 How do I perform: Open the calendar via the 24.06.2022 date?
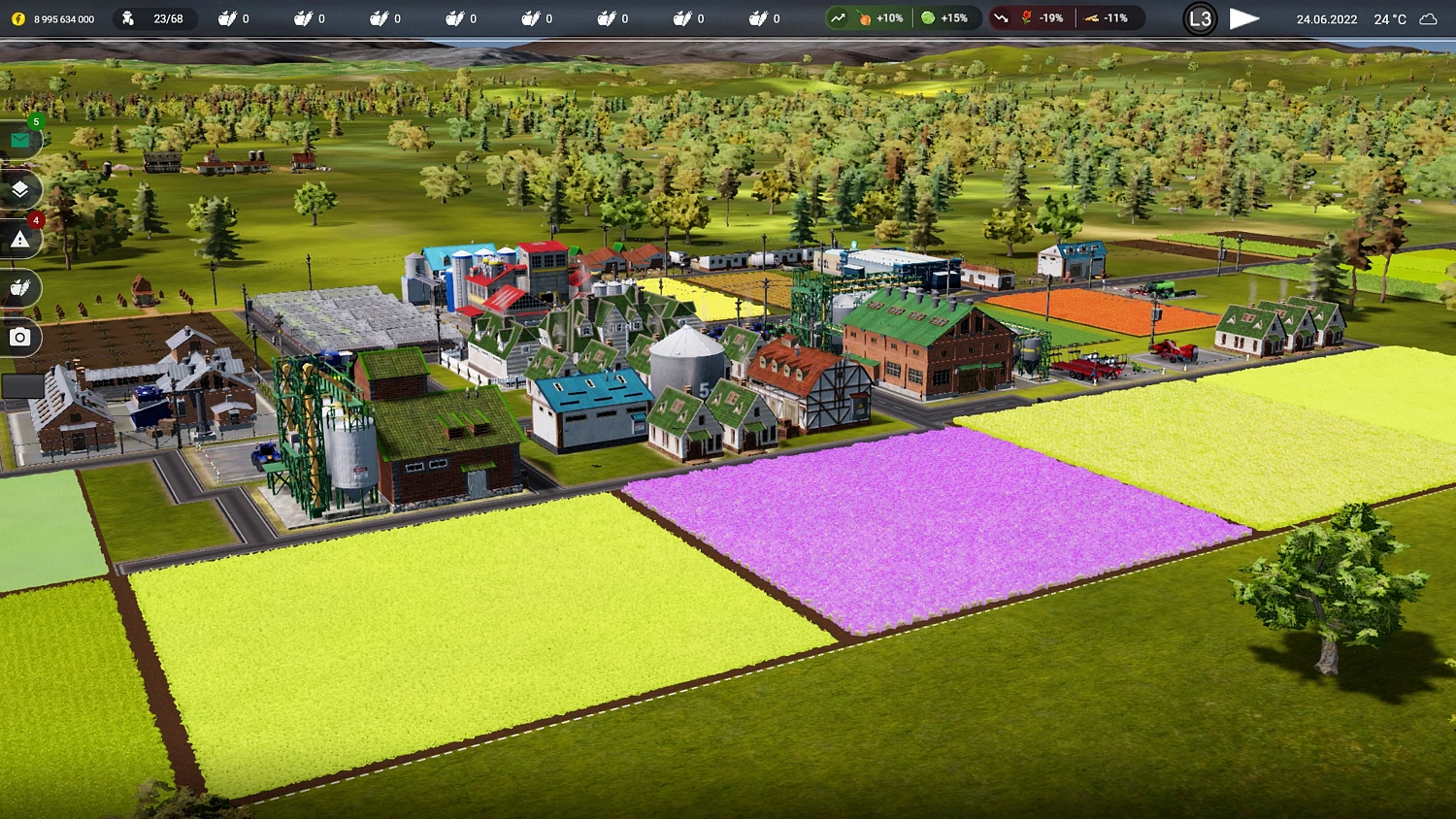(1326, 17)
